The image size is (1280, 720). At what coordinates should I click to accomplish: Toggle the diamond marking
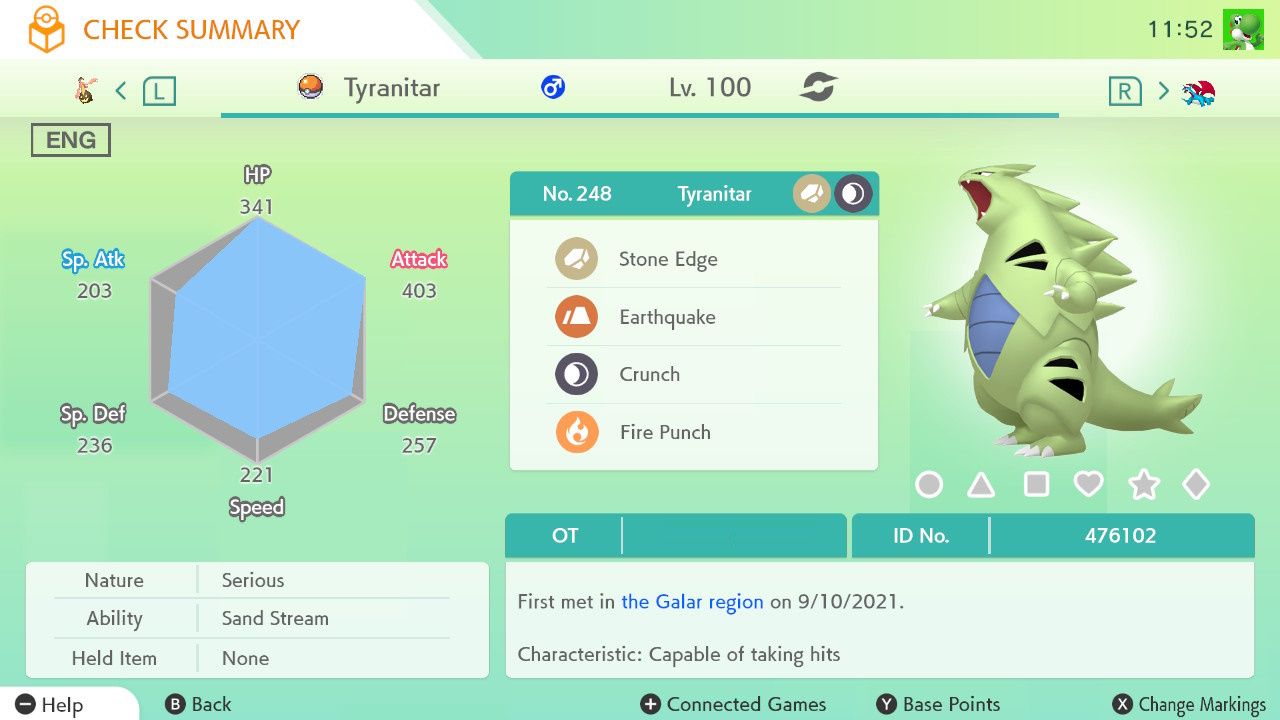tap(1196, 485)
